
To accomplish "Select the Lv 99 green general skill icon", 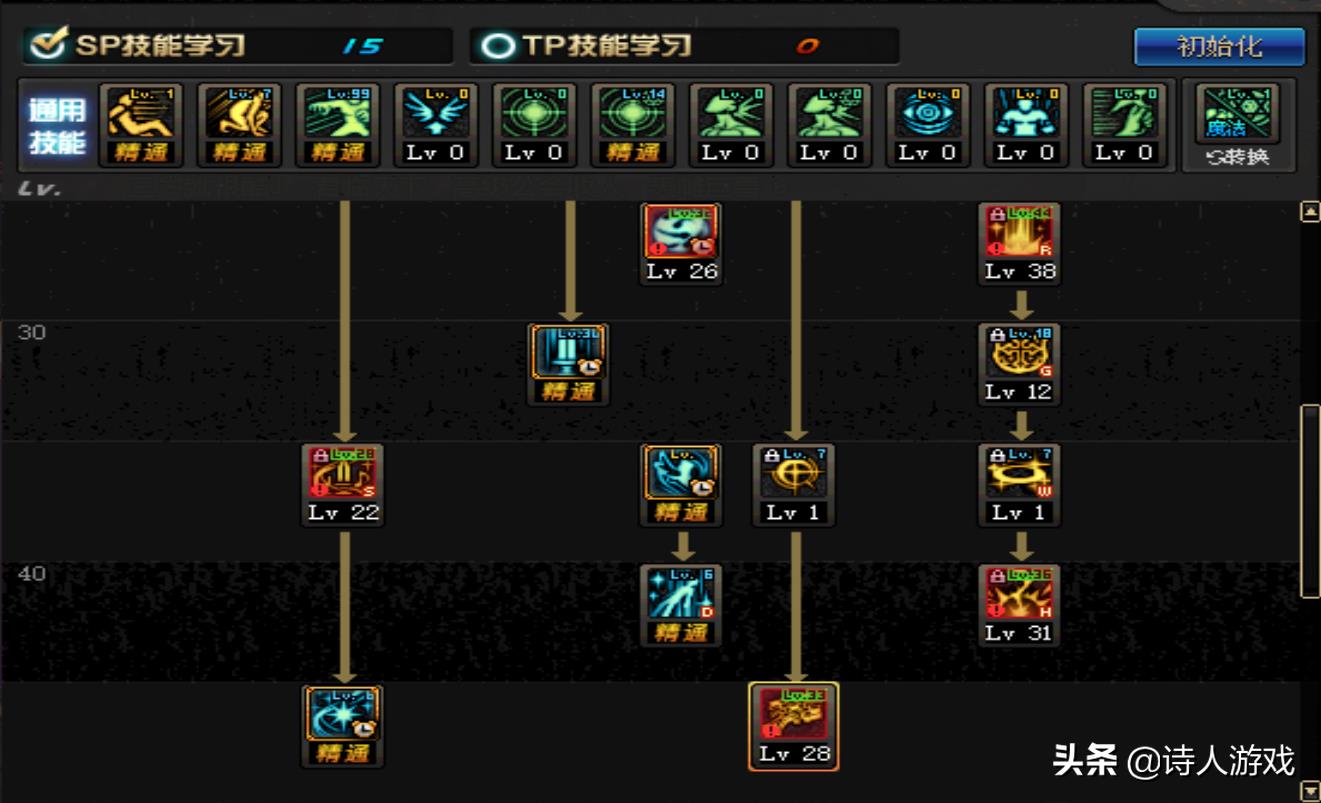I will (x=338, y=116).
